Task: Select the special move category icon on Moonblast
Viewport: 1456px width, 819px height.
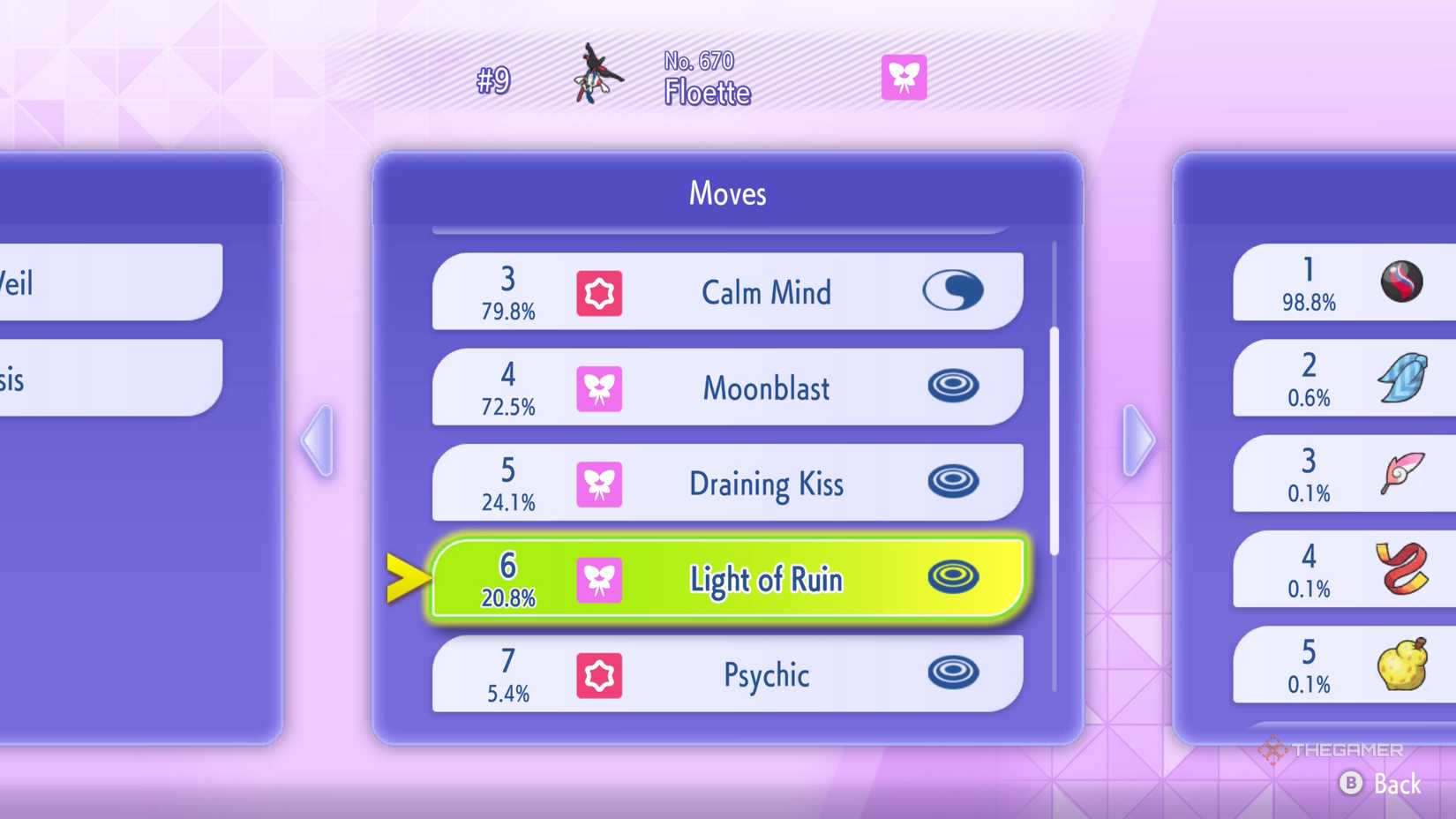Action: 953,388
